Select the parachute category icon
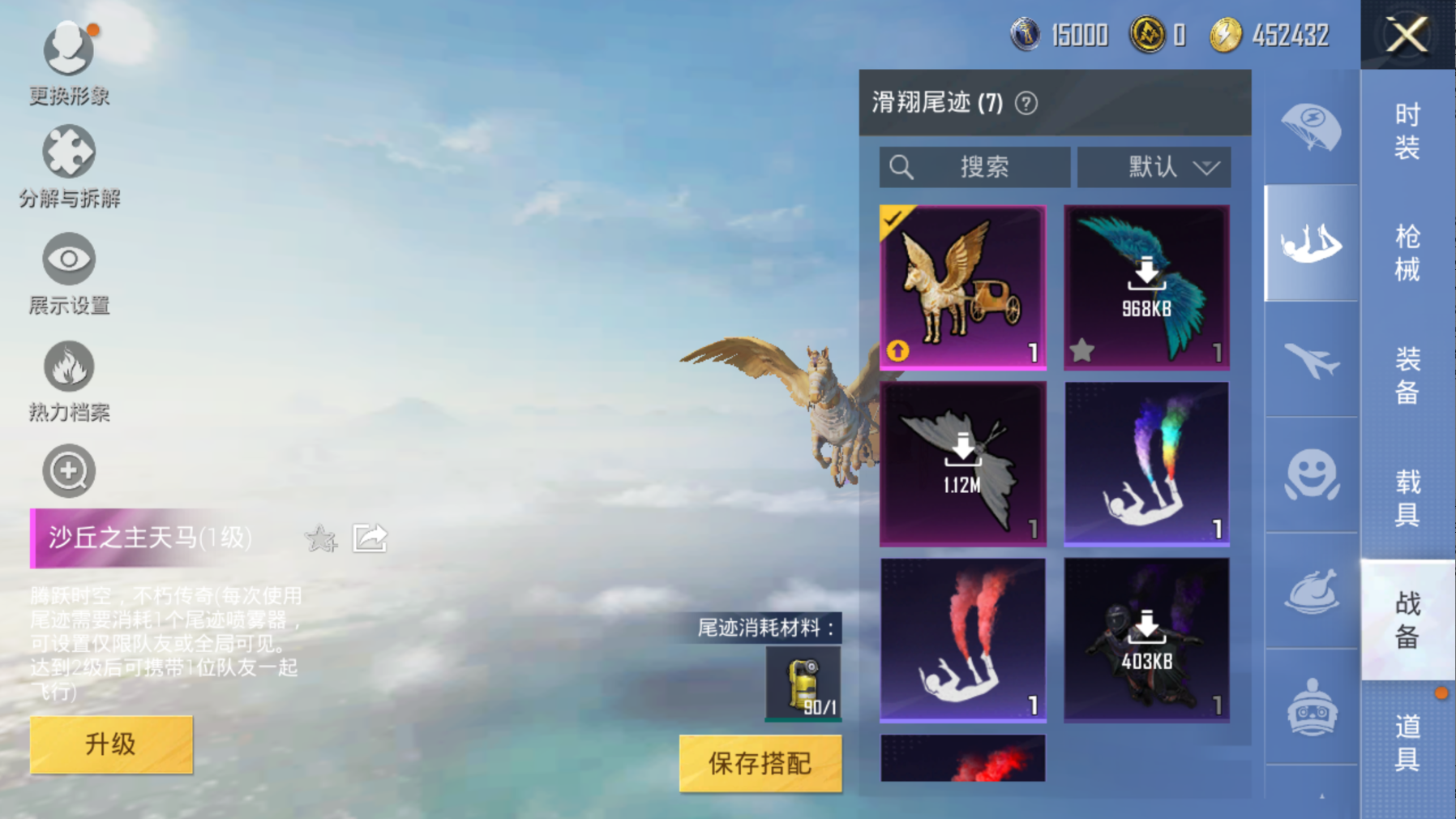Screen dimensions: 1456x819 (x=1311, y=127)
